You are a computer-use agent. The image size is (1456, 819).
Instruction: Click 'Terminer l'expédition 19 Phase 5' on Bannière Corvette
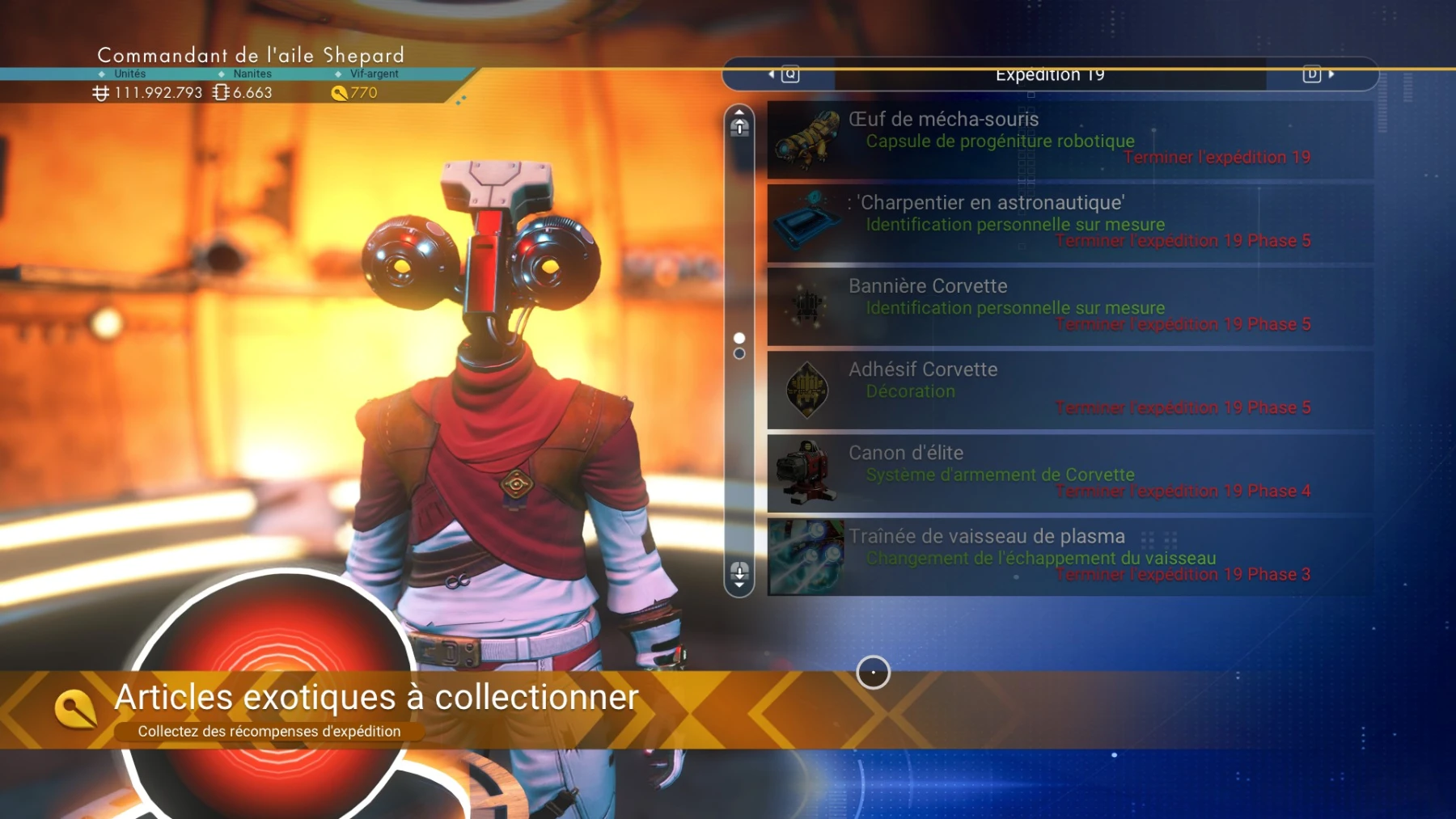[x=1182, y=323]
